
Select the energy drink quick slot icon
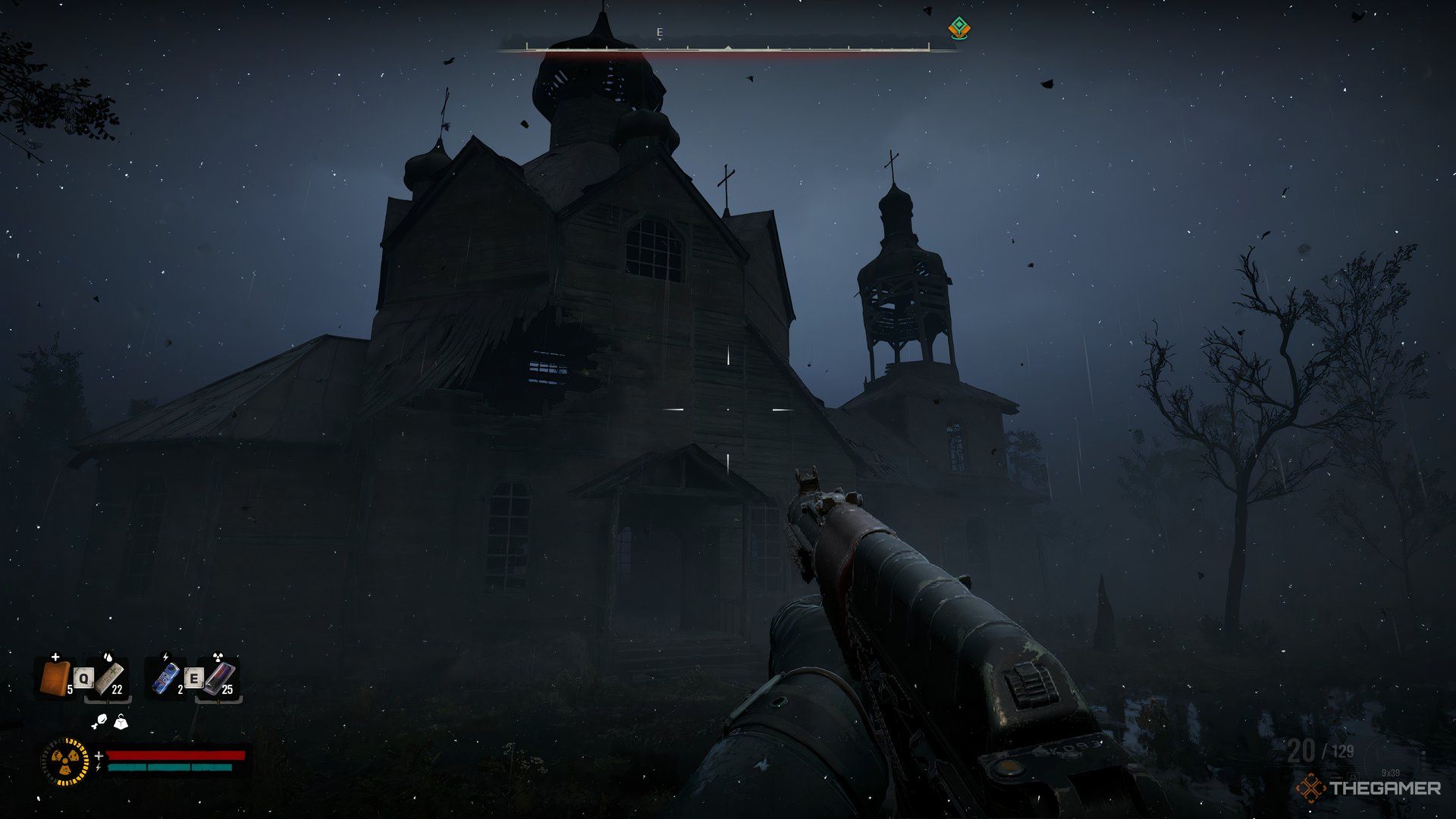pos(165,677)
